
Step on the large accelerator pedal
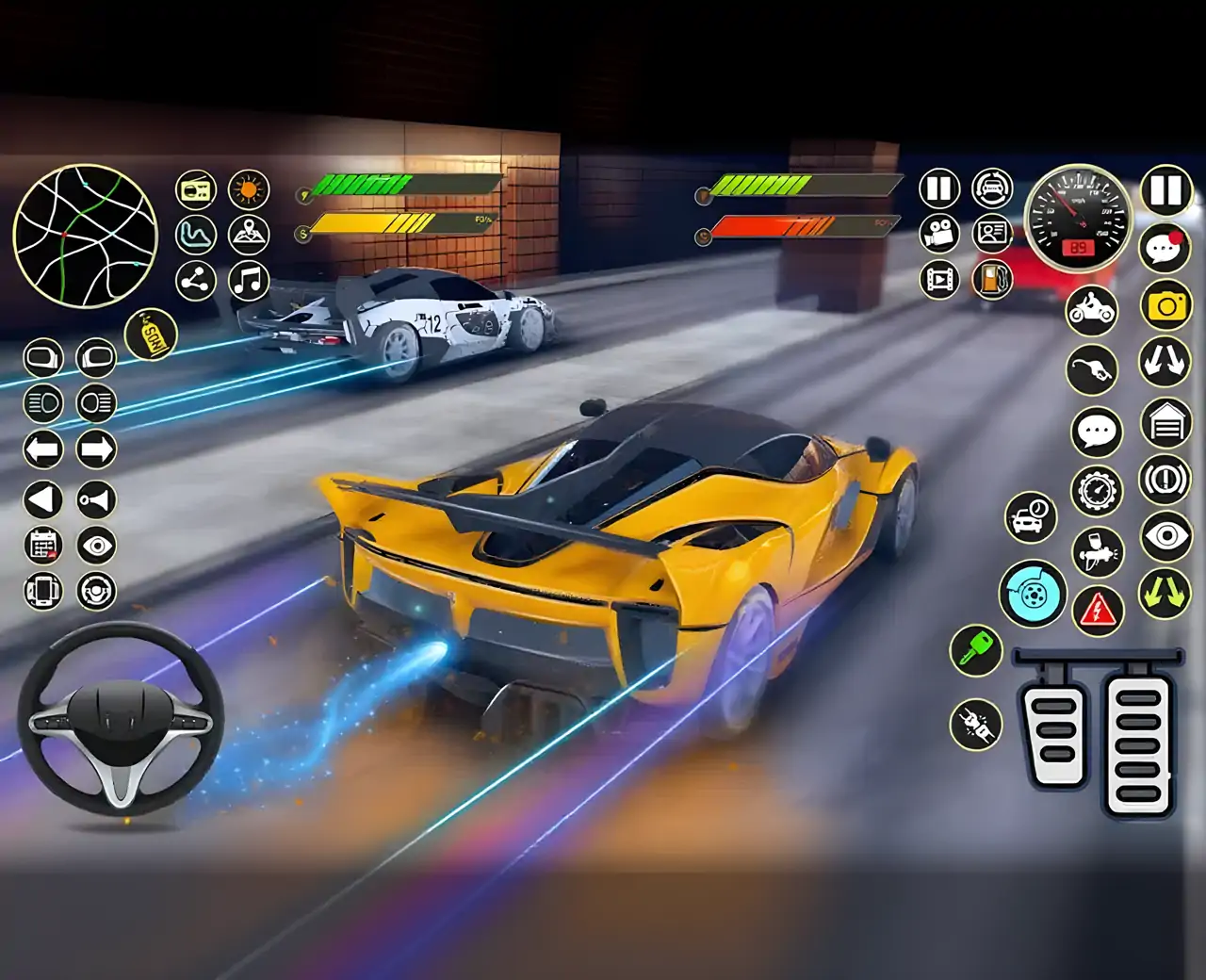click(1138, 740)
